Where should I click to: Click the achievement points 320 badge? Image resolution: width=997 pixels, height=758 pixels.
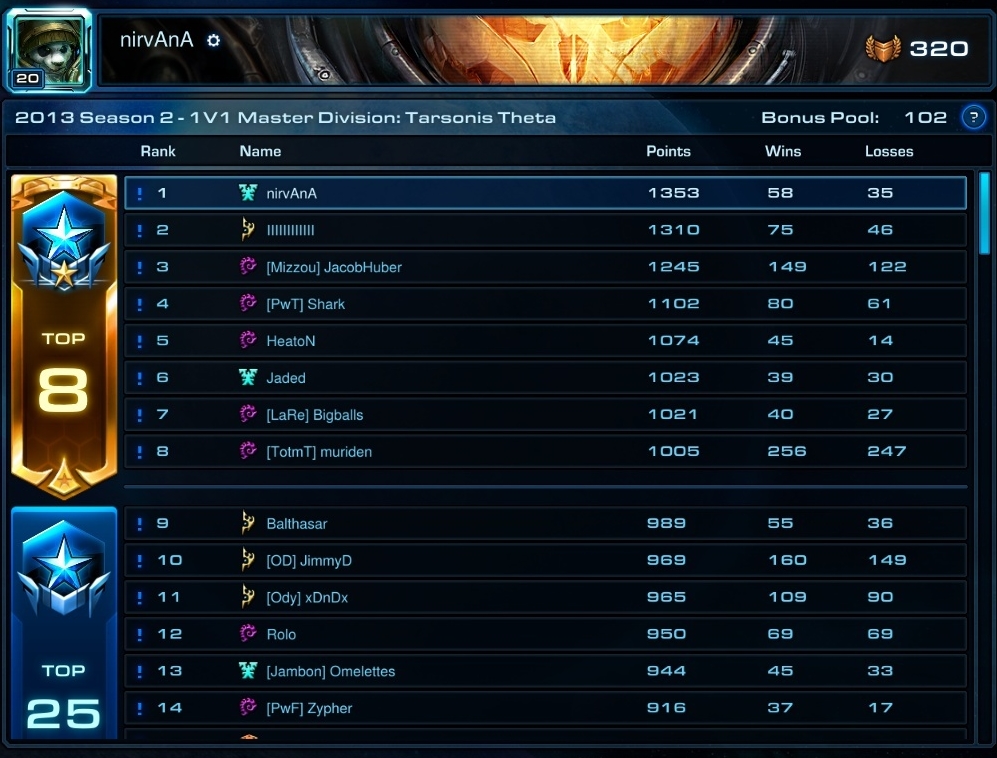click(917, 48)
